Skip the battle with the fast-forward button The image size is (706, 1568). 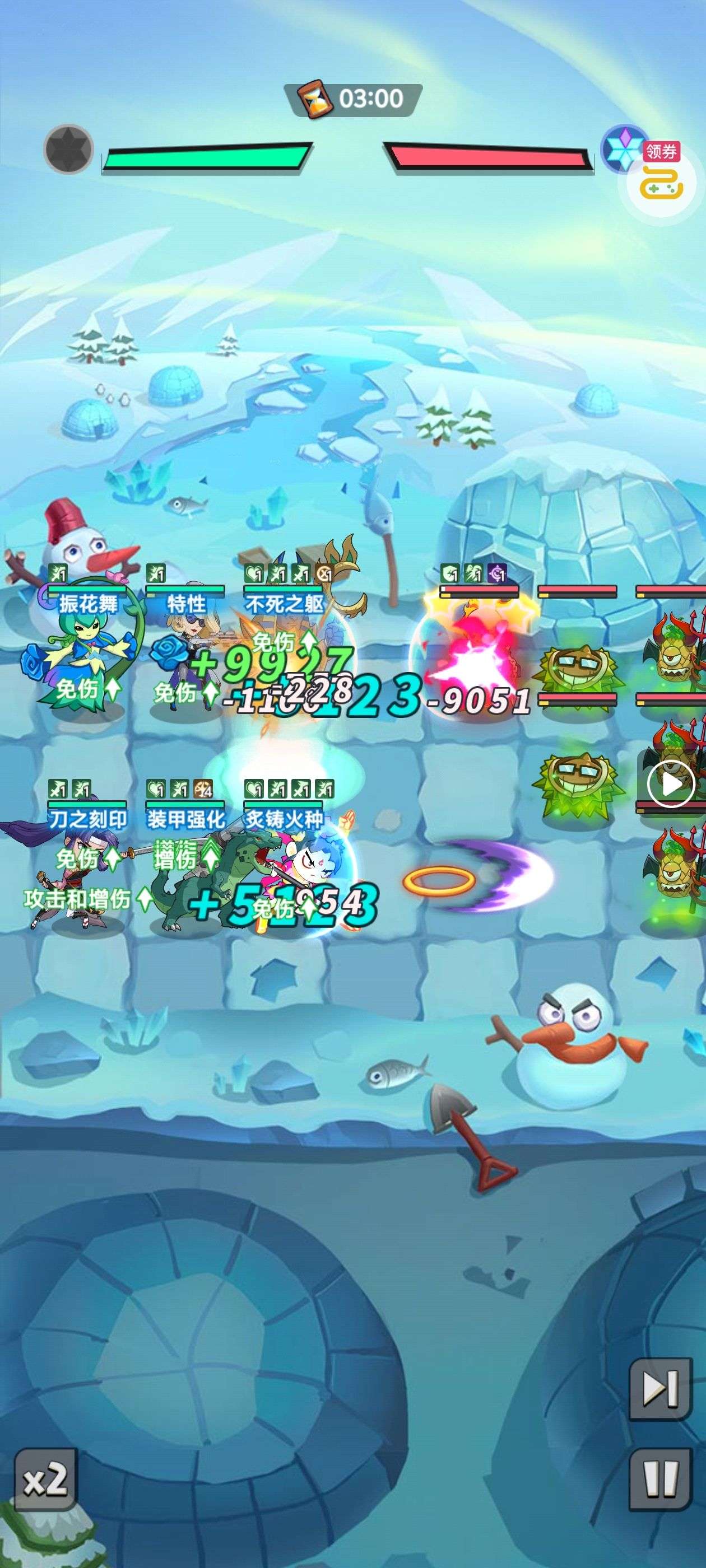pyautogui.click(x=660, y=1388)
